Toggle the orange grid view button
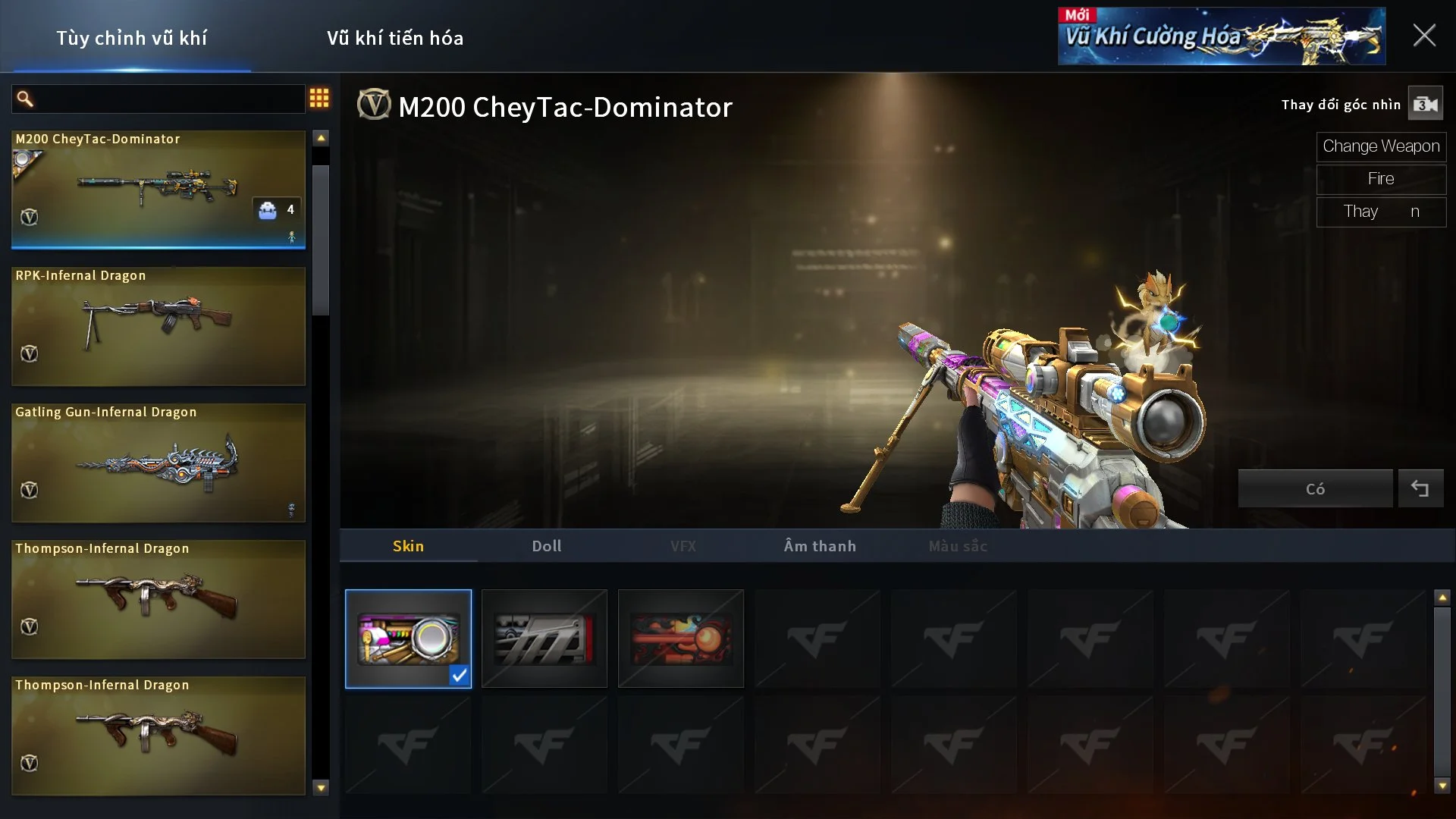Image resolution: width=1456 pixels, height=819 pixels. (x=319, y=98)
